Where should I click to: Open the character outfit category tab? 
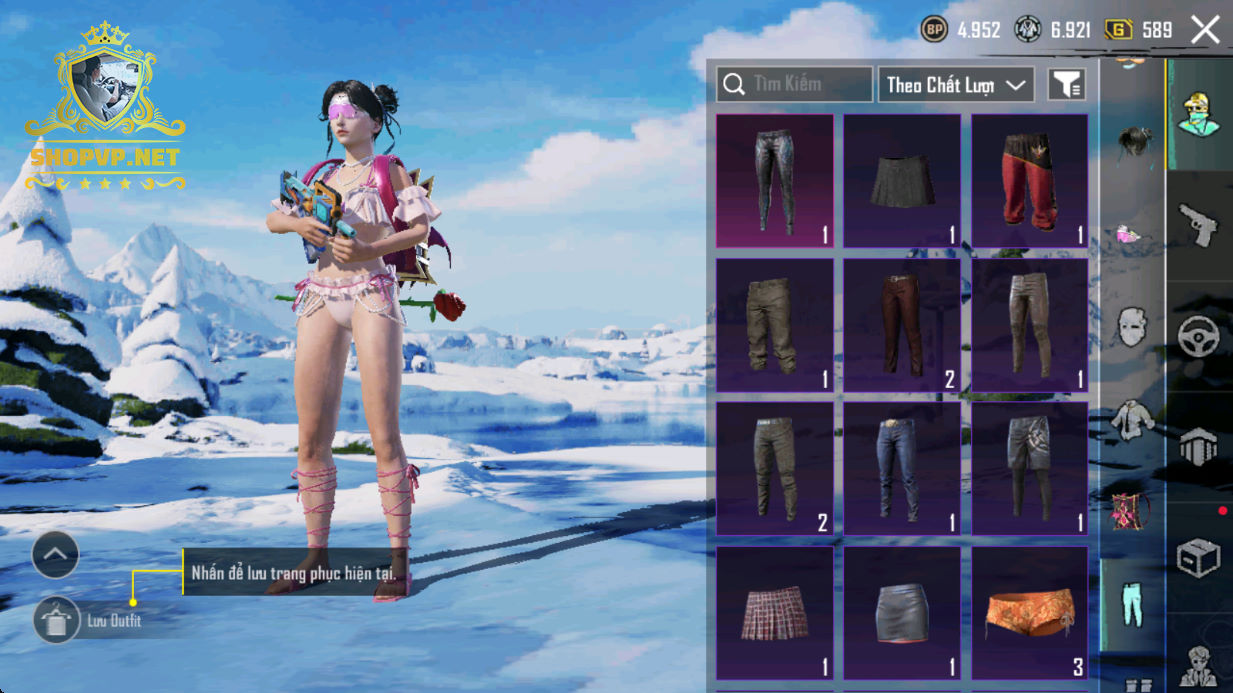tap(1198, 115)
